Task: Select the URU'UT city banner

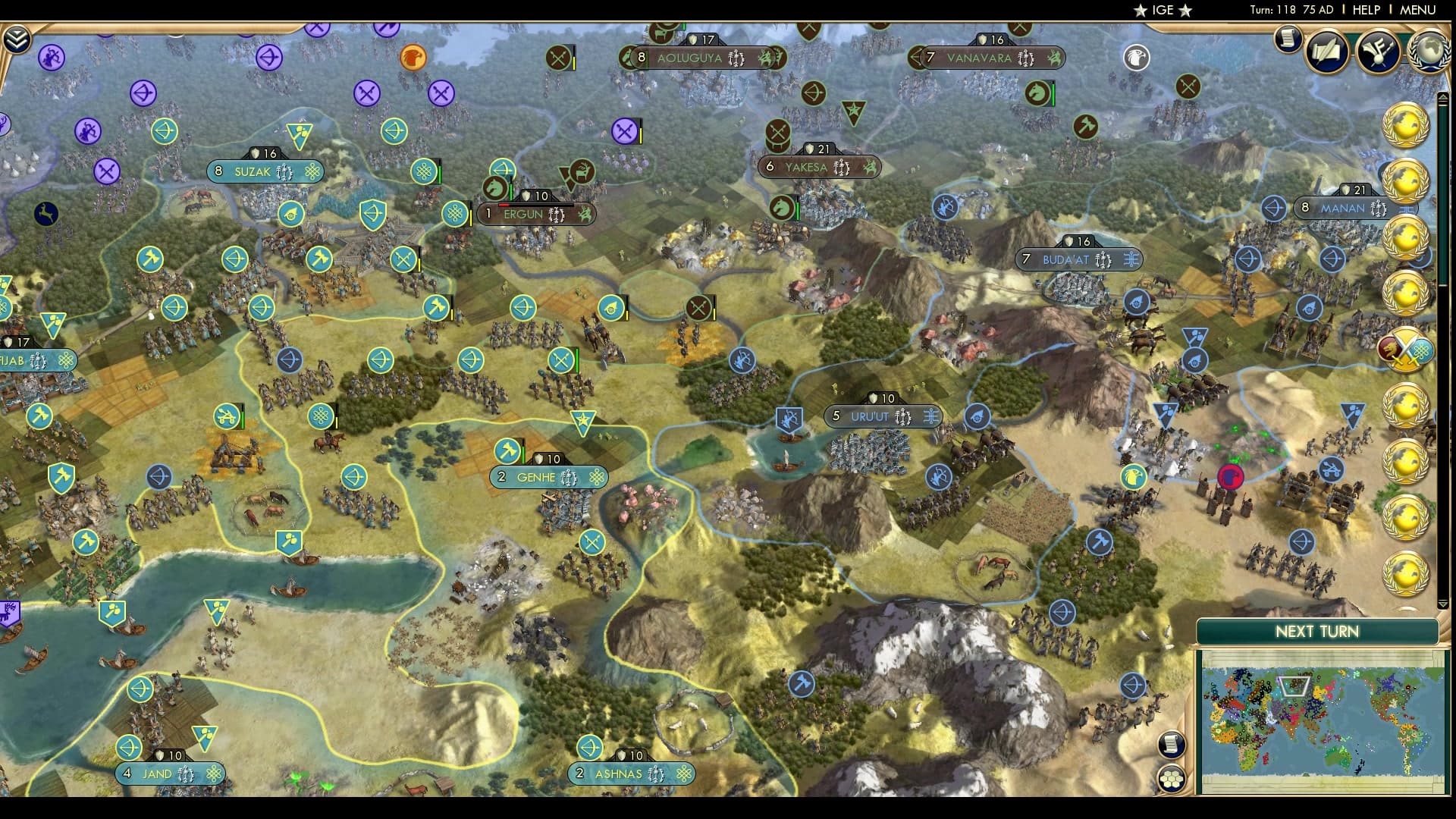Action: coord(882,416)
